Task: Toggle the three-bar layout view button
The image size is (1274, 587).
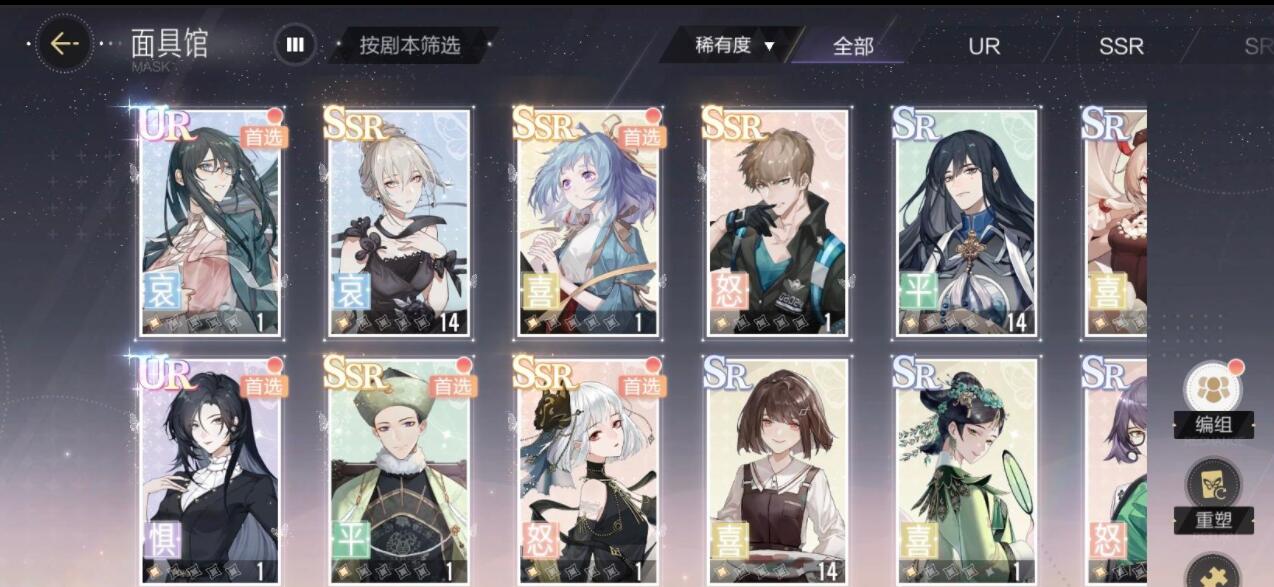Action: [295, 44]
